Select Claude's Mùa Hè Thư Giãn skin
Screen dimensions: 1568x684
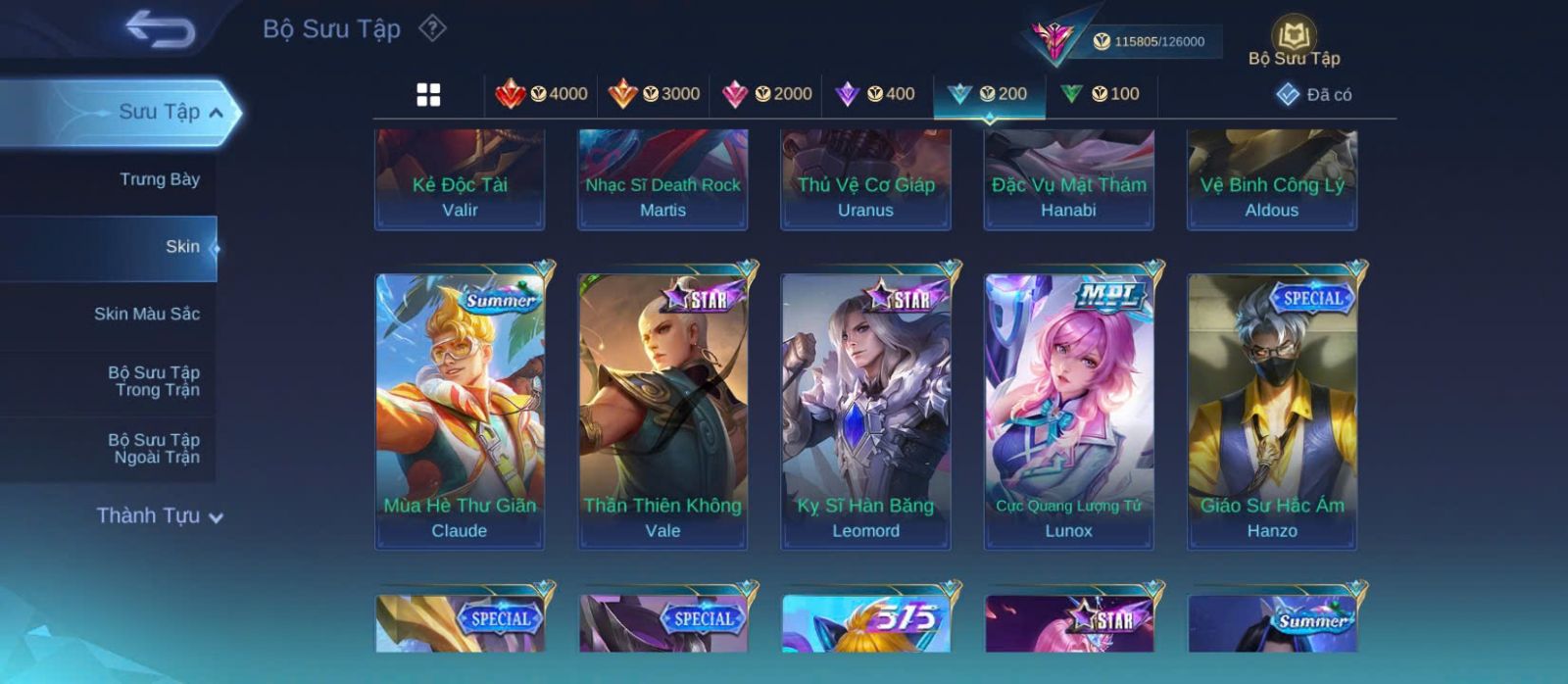pyautogui.click(x=460, y=410)
